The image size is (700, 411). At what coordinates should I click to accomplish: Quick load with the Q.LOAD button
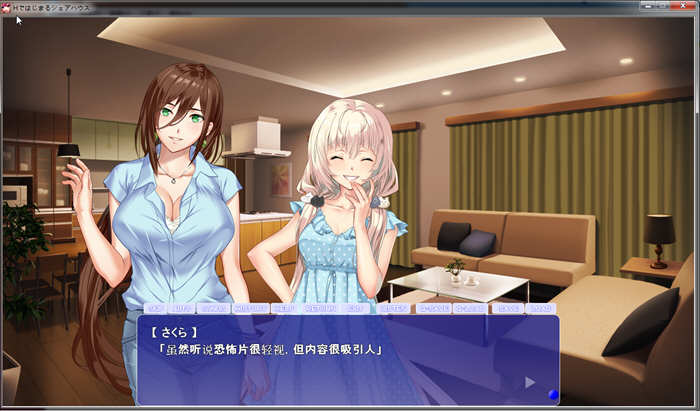coord(470,309)
